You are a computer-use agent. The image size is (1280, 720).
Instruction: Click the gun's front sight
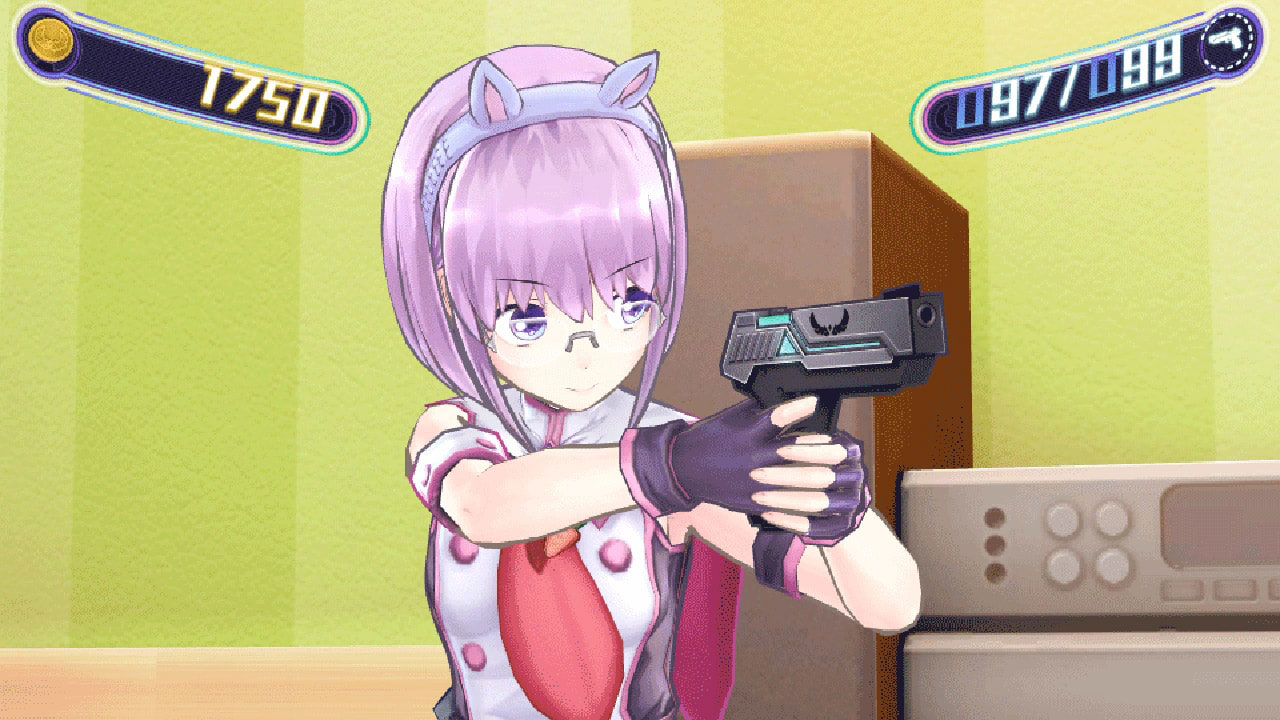(901, 292)
